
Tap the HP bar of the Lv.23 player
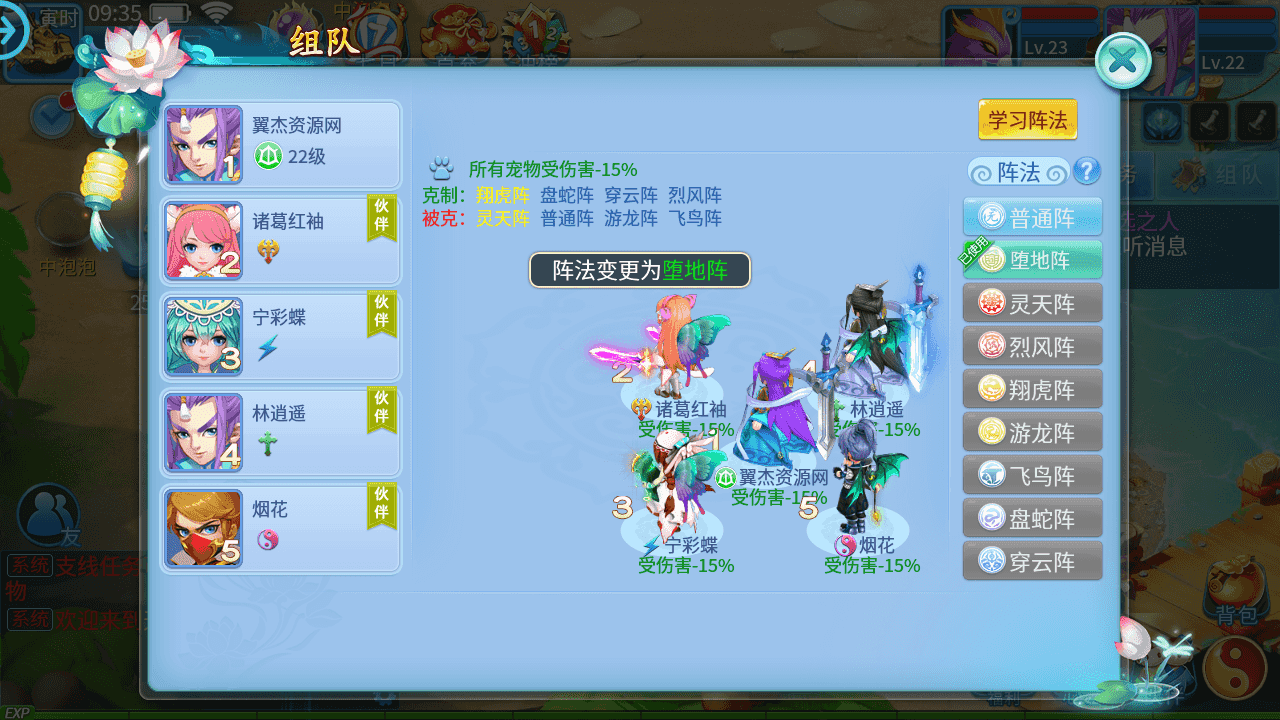(x=1058, y=12)
